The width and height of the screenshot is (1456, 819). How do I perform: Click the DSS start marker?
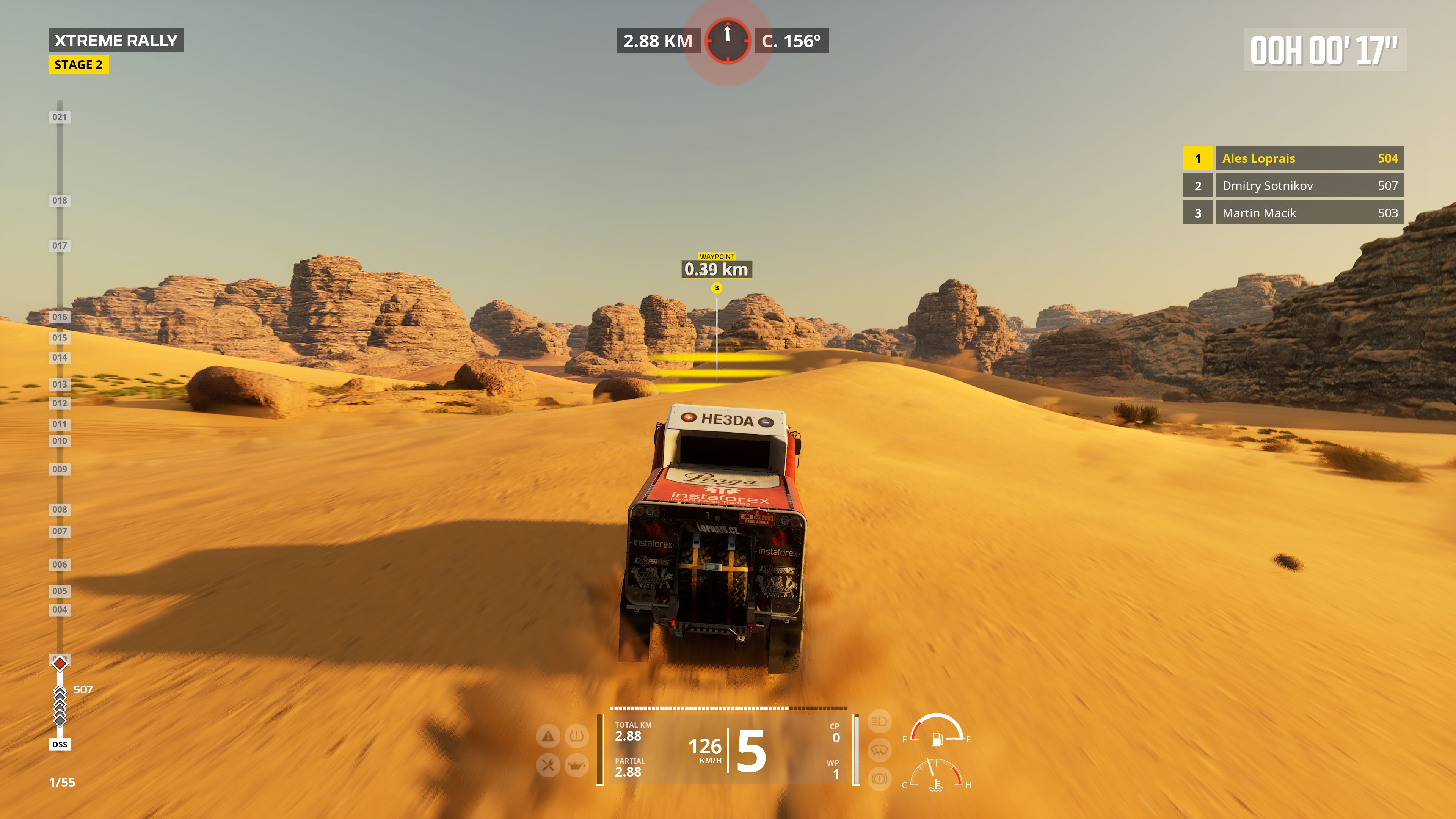[x=60, y=744]
